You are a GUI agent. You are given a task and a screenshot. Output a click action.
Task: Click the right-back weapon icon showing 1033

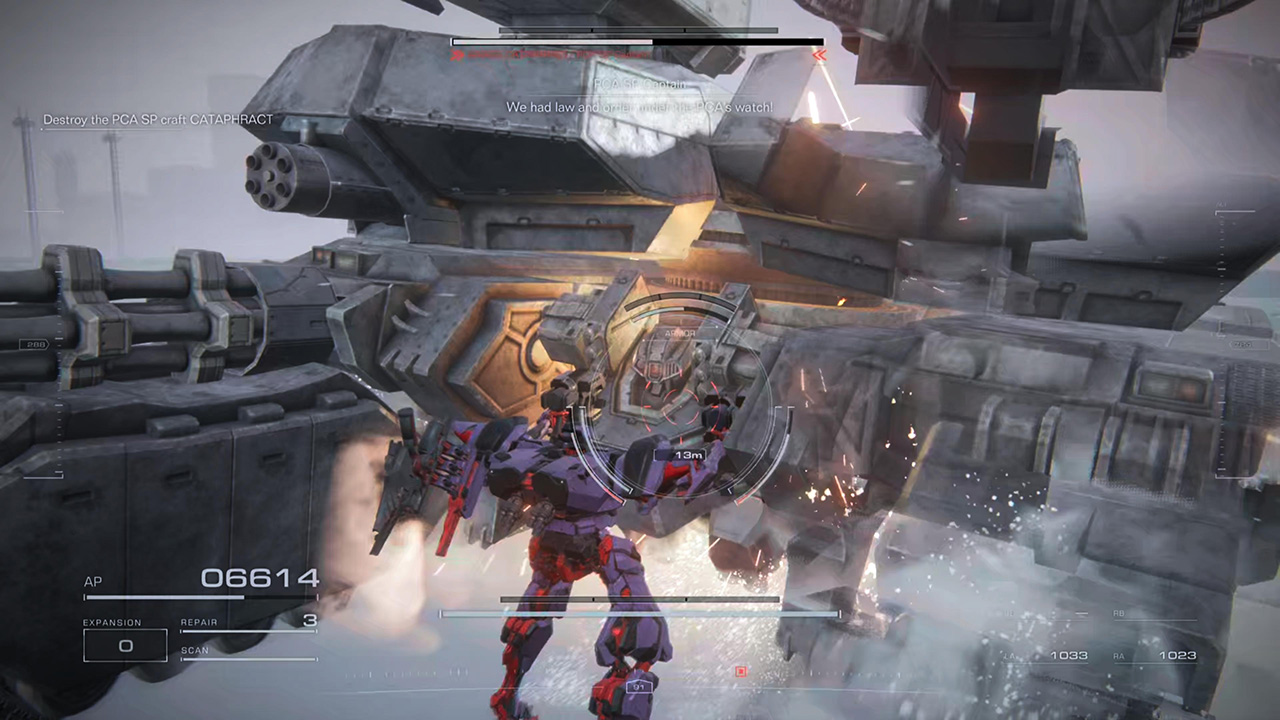1072,655
